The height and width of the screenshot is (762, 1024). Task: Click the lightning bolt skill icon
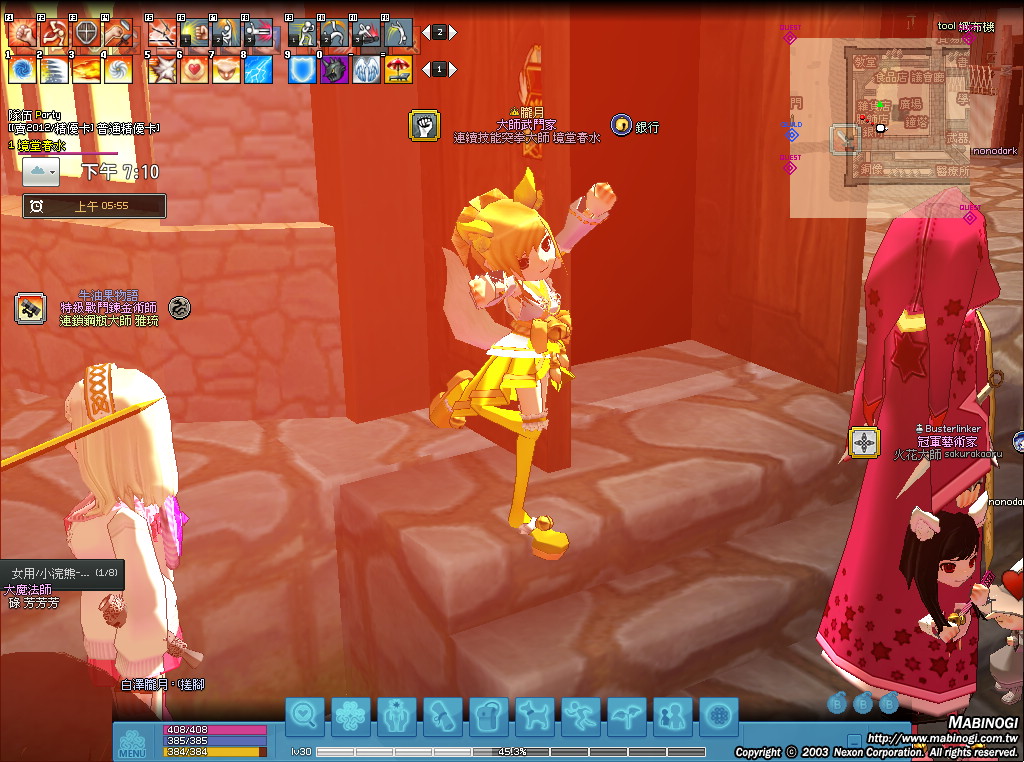point(259,70)
